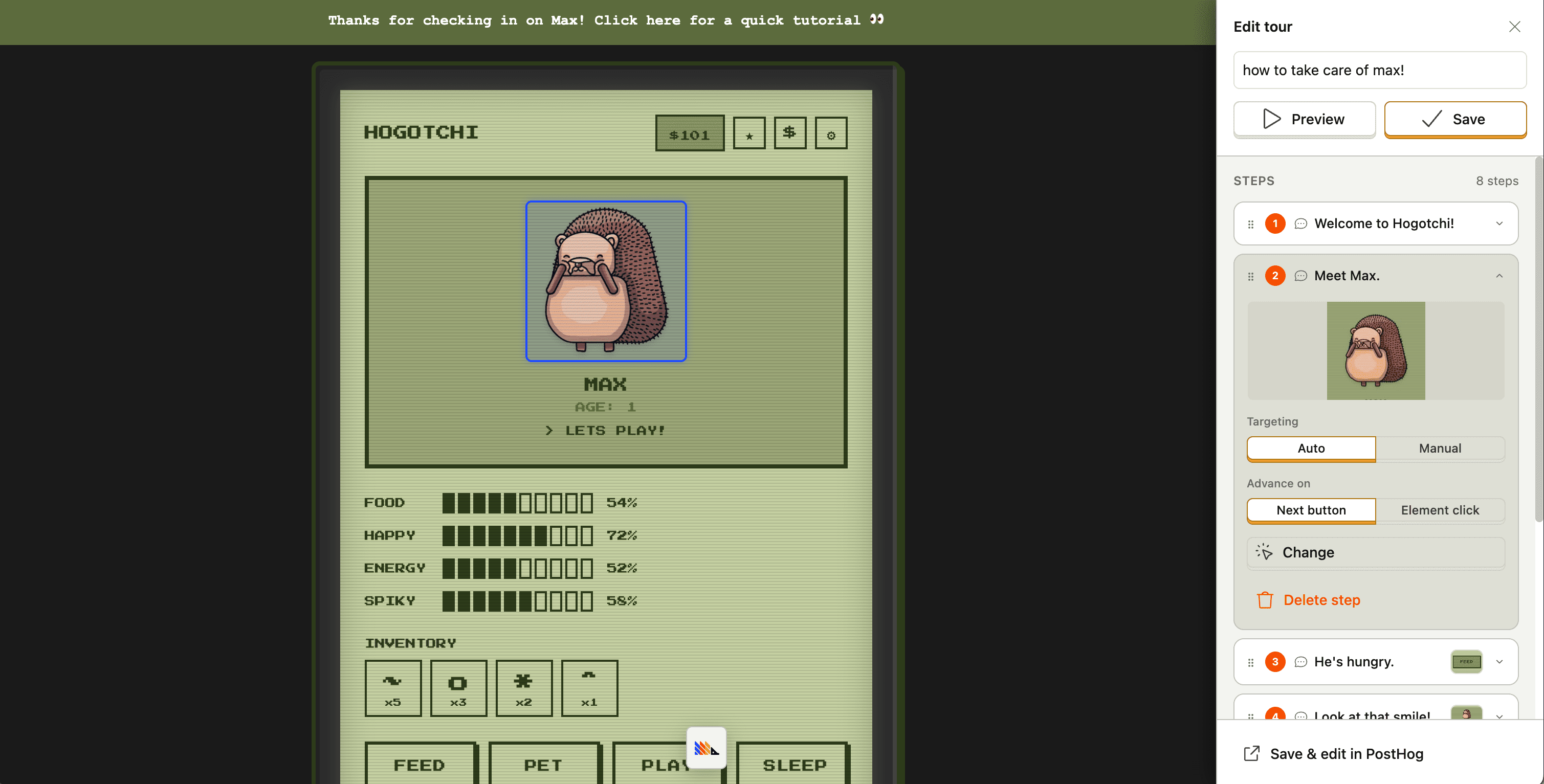Screen dimensions: 1544x784
Task: Select the Next button tab
Action: point(1311,510)
